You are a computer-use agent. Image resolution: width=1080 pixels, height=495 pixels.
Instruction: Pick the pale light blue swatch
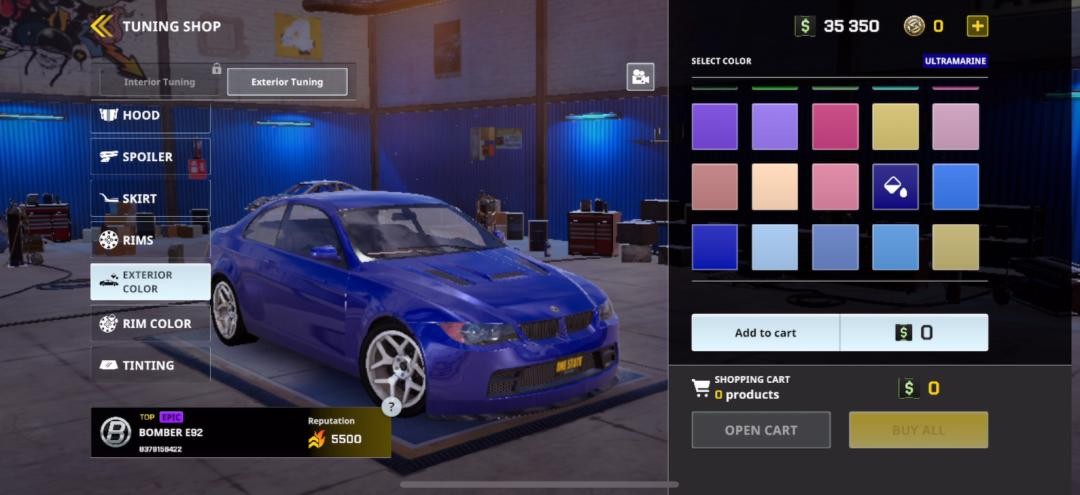(775, 247)
